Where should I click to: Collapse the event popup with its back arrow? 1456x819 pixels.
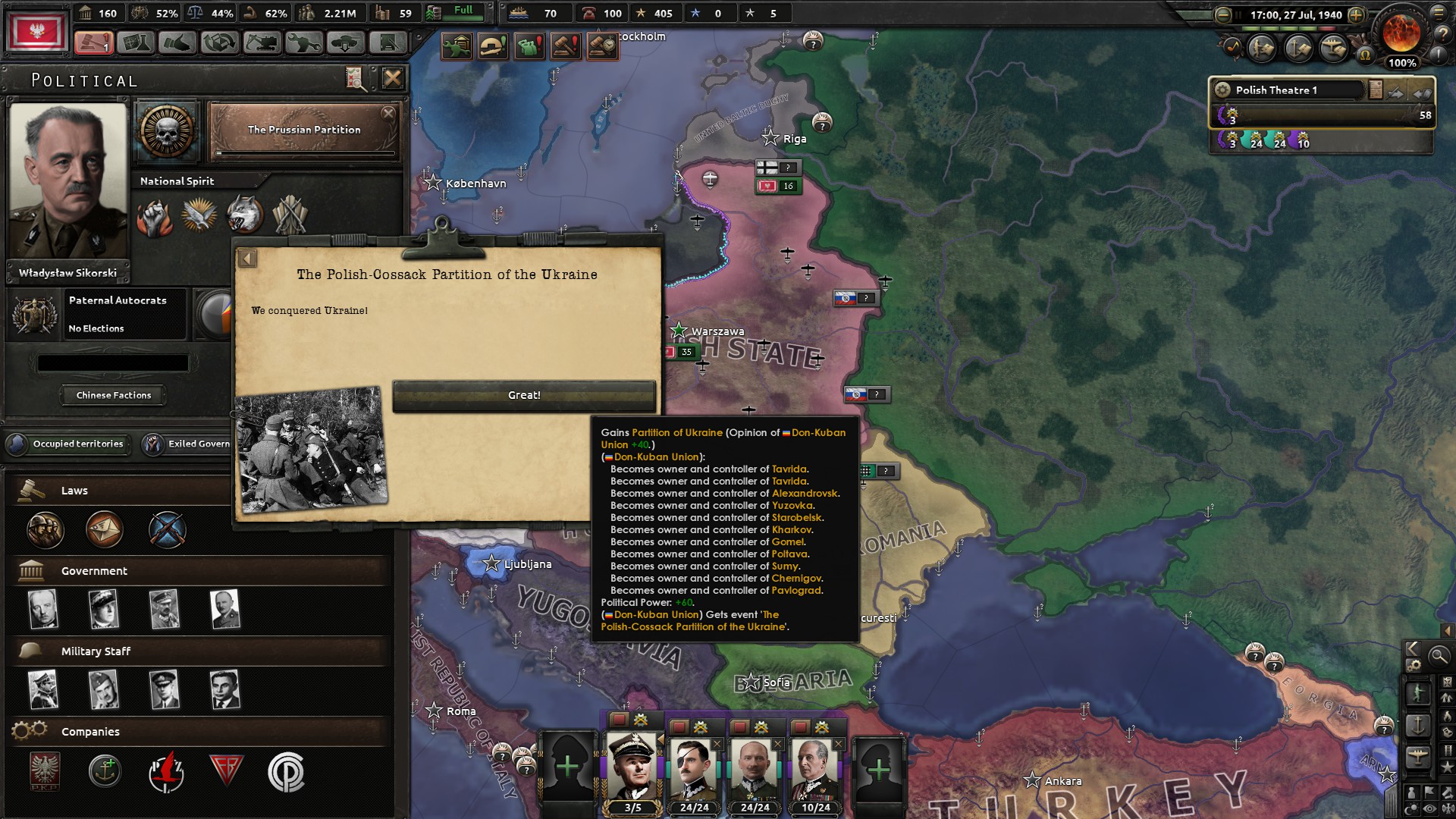[x=246, y=256]
